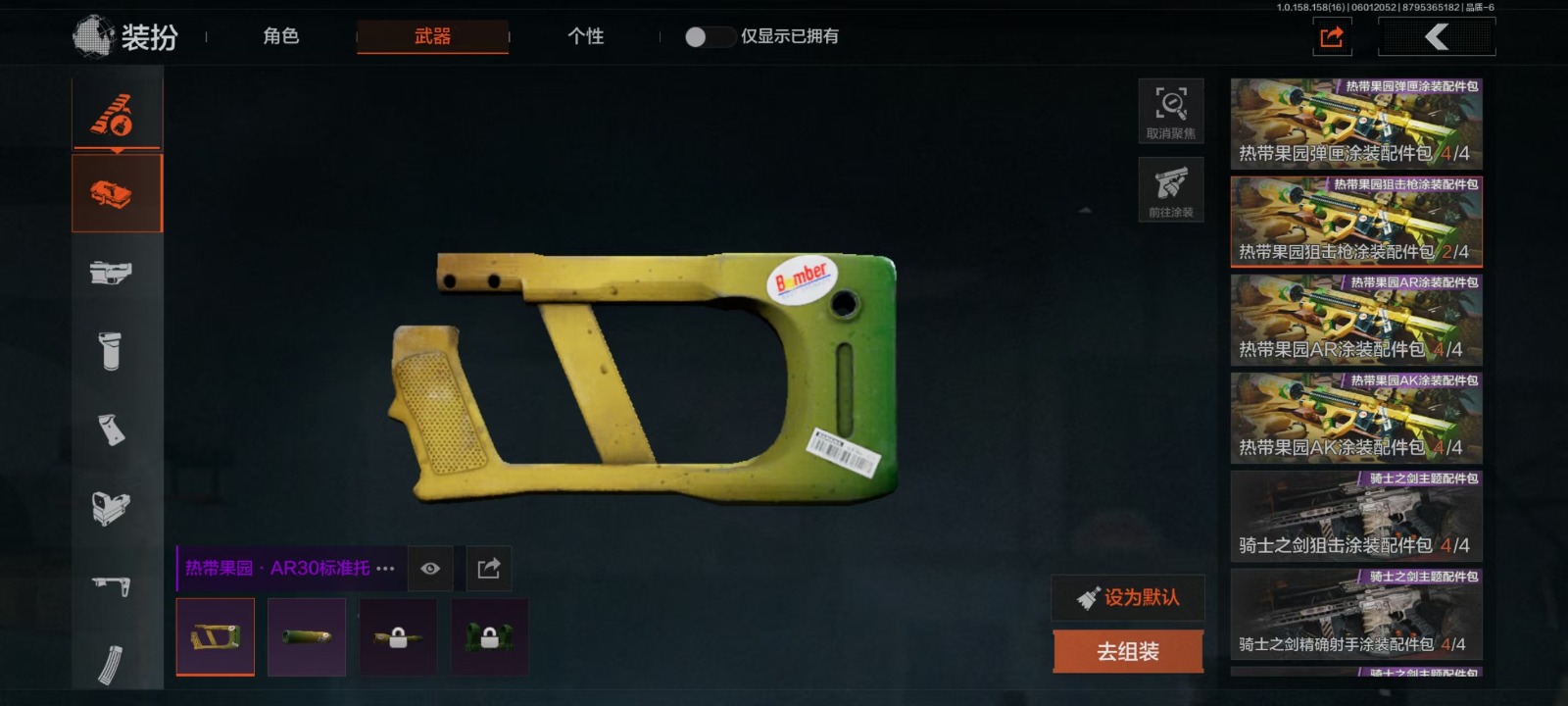The image size is (1568, 706).
Task: Select 热带果园弹匣涂装配件包 bundle
Action: [x=1356, y=124]
